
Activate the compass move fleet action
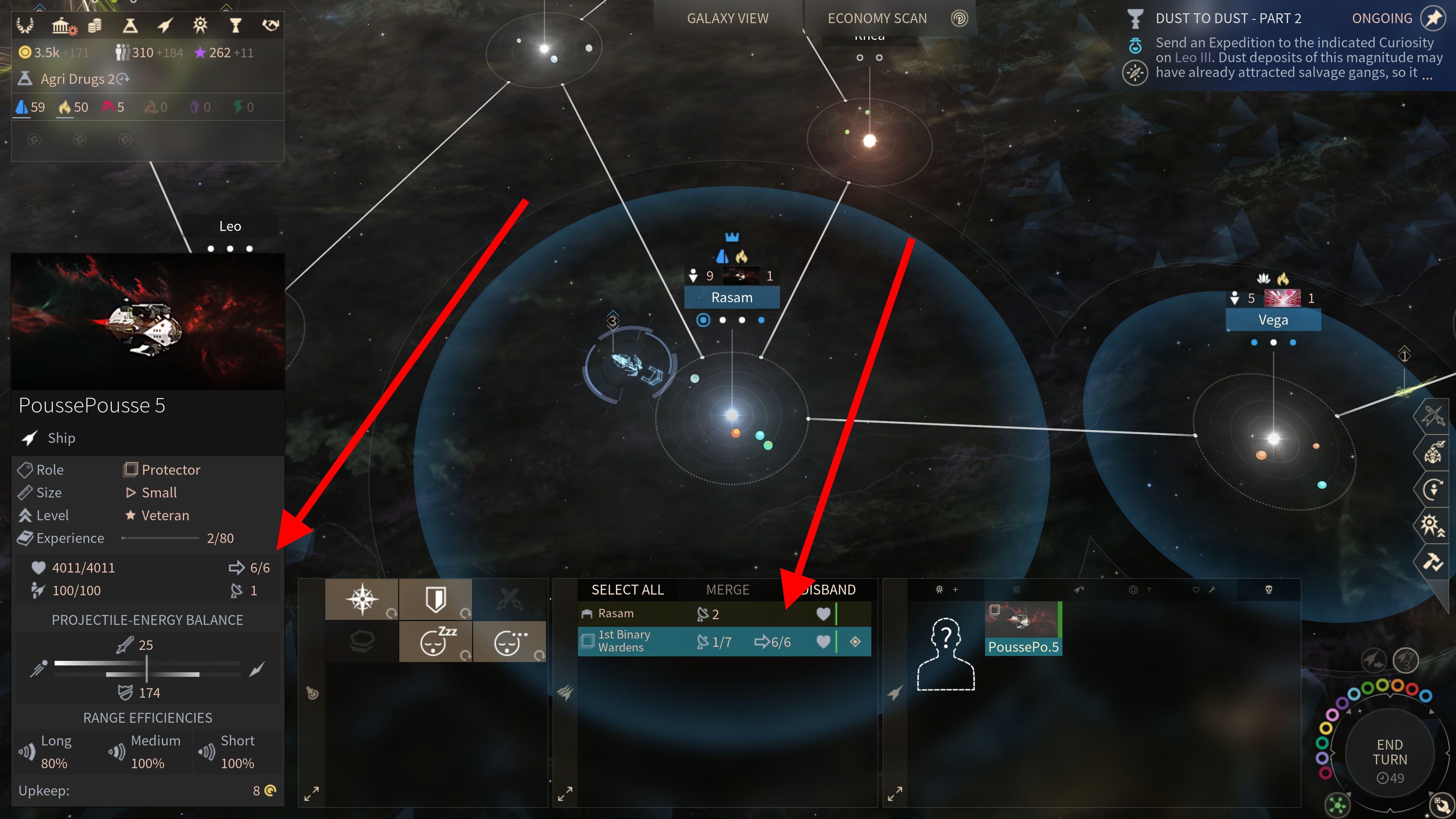coord(362,599)
